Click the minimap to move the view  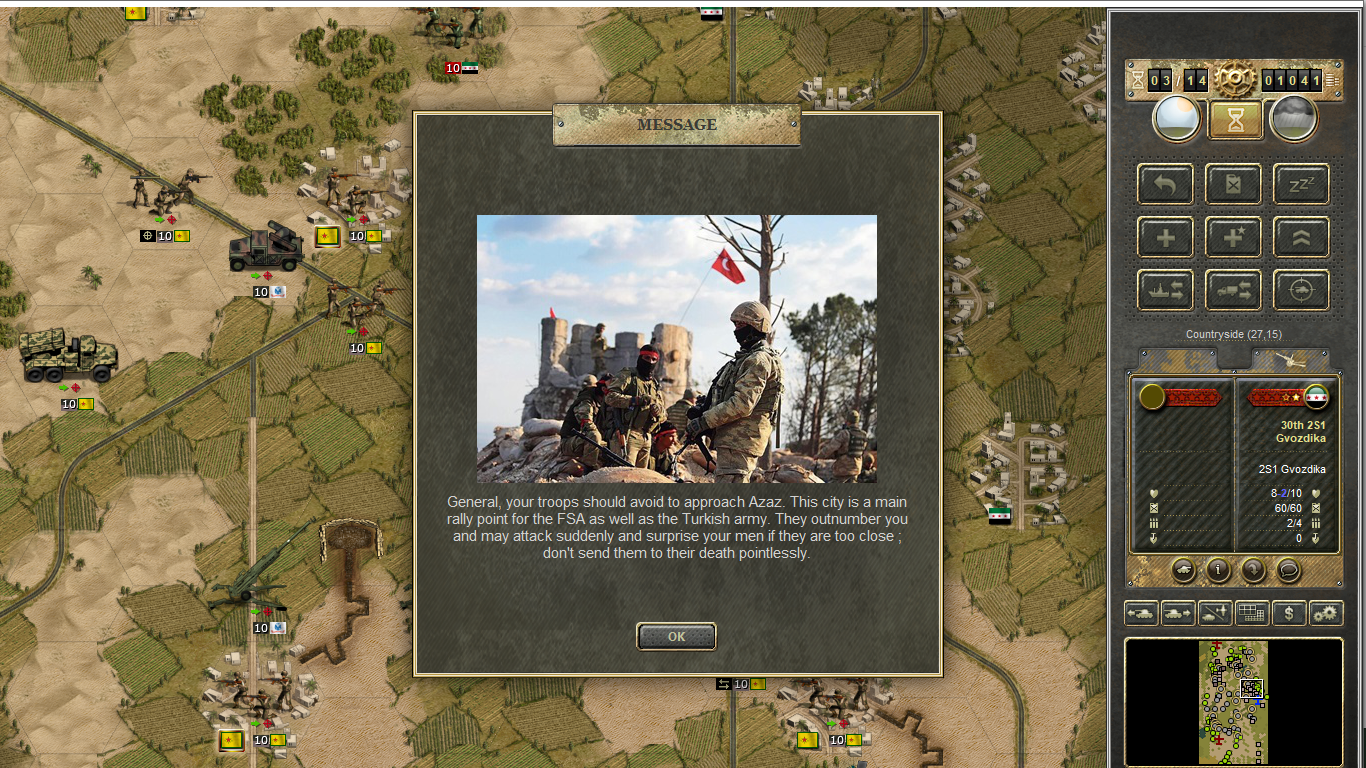tap(1233, 701)
